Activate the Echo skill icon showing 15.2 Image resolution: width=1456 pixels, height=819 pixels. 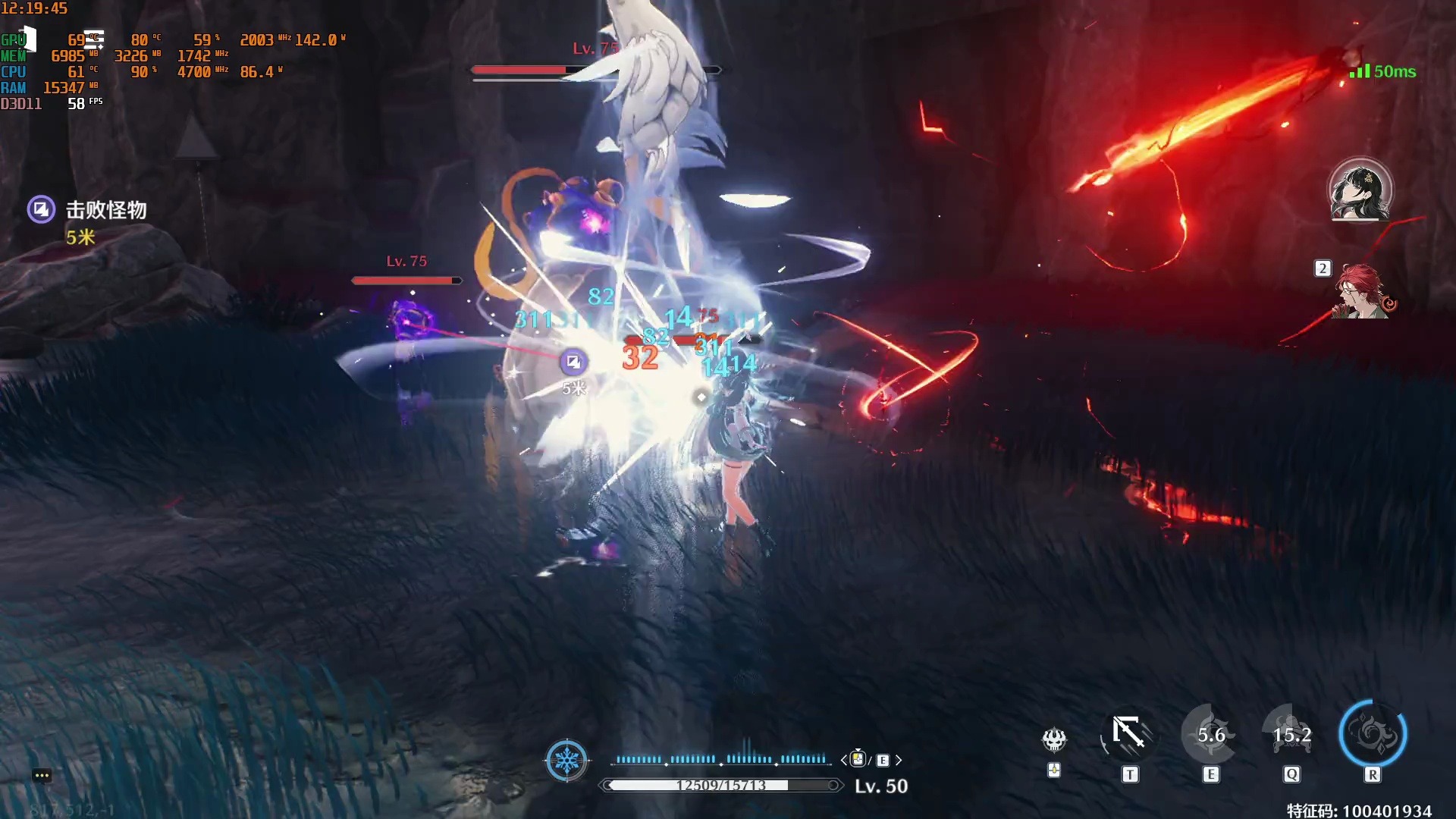[x=1291, y=734]
